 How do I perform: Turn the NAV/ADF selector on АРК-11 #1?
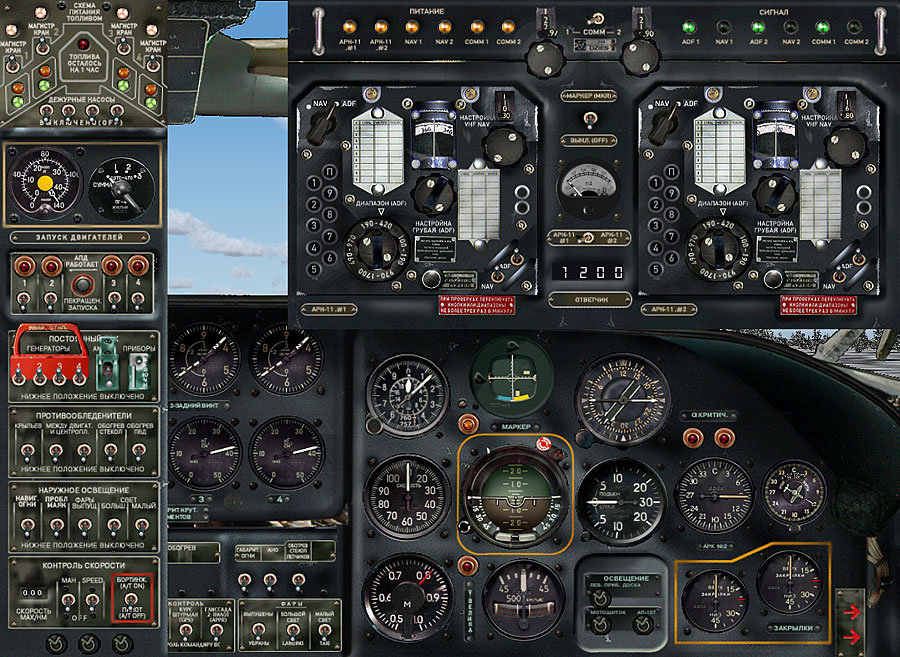tap(322, 123)
